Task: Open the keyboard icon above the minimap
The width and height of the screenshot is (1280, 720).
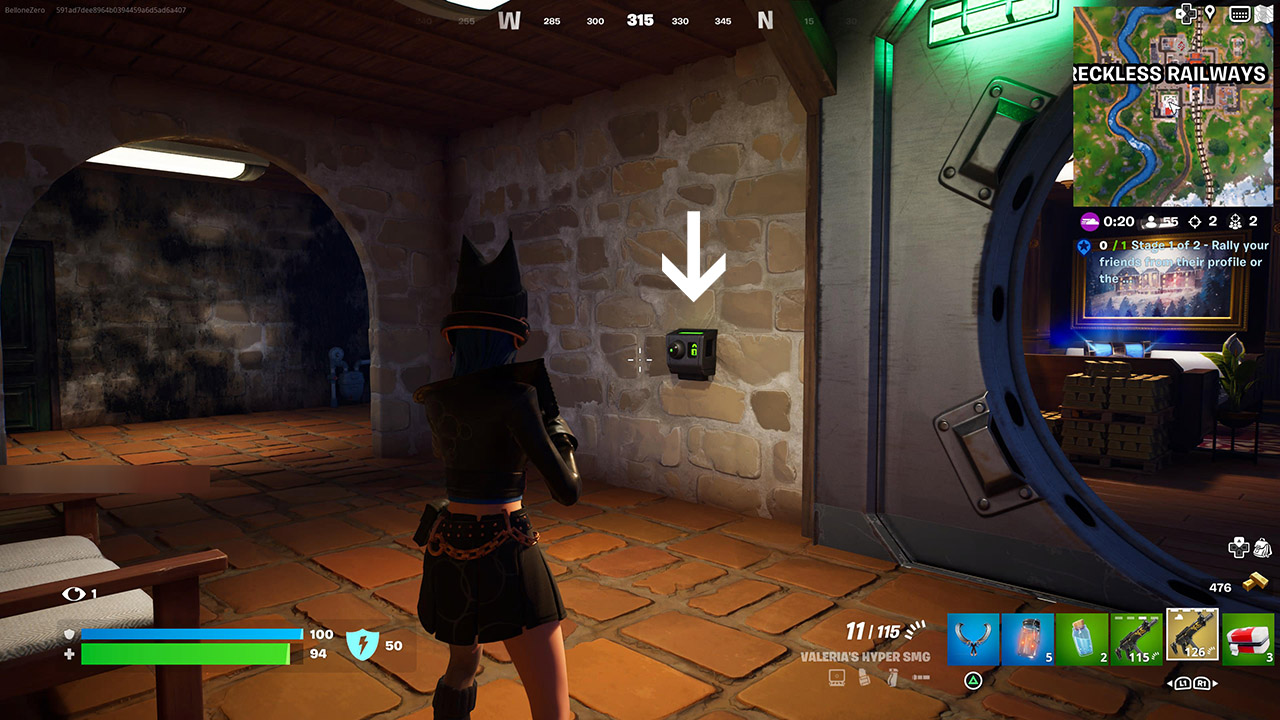Action: [x=1240, y=13]
